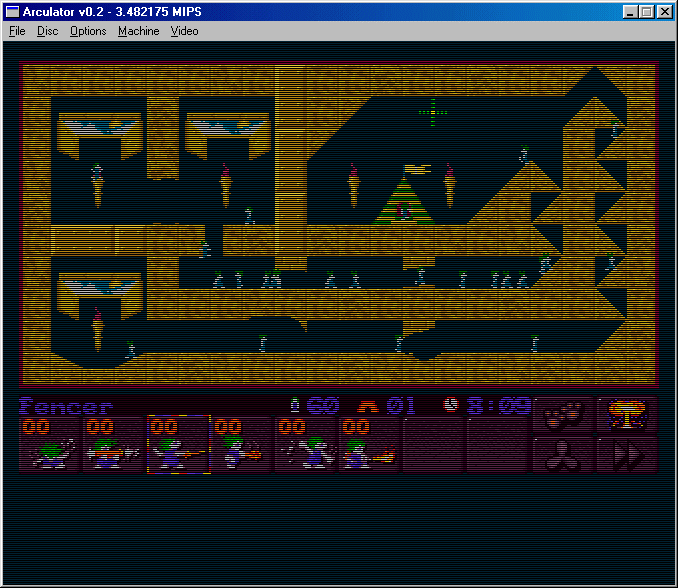Select the highlighted Fencer skill slot
This screenshot has height=588, width=678.
tap(178, 444)
